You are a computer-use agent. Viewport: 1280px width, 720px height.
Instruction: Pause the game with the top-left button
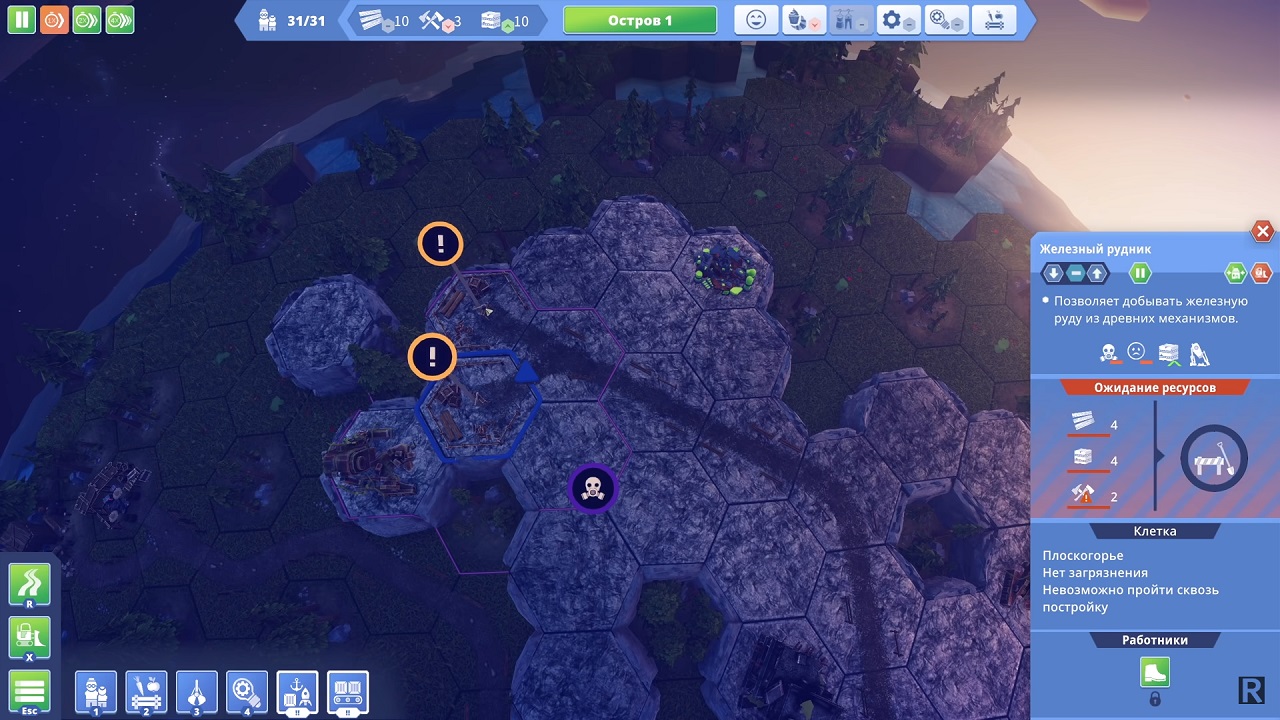22,19
